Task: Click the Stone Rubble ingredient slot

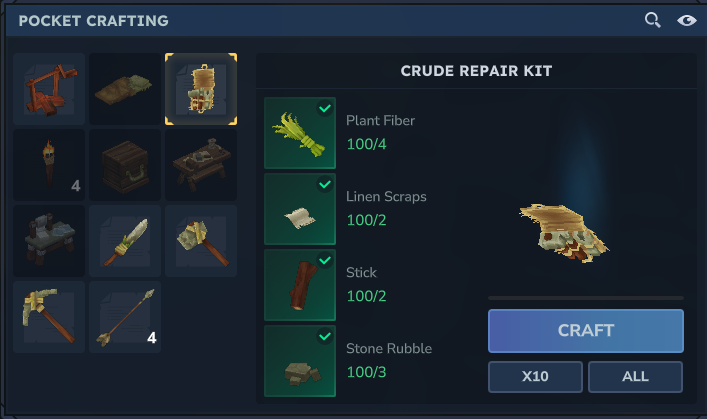Action: click(x=300, y=361)
